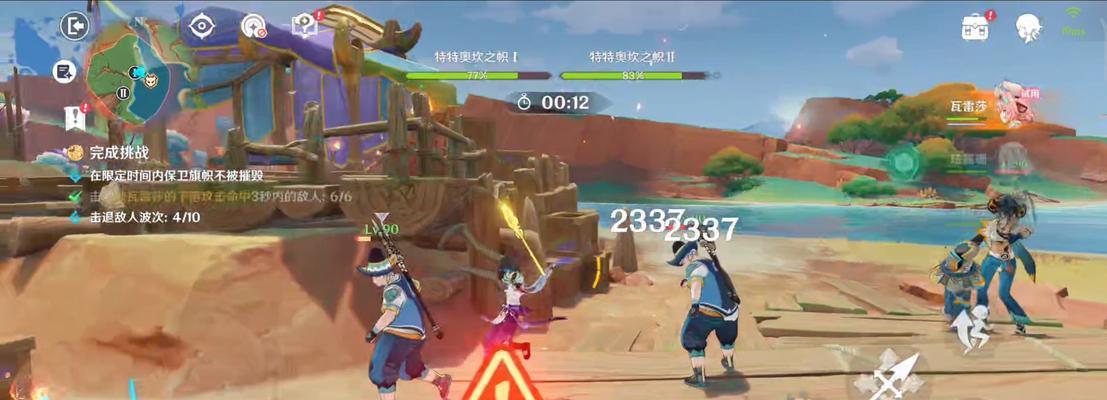Open the swirl icon with red badge
This screenshot has width=1107, height=400.
click(x=254, y=26)
